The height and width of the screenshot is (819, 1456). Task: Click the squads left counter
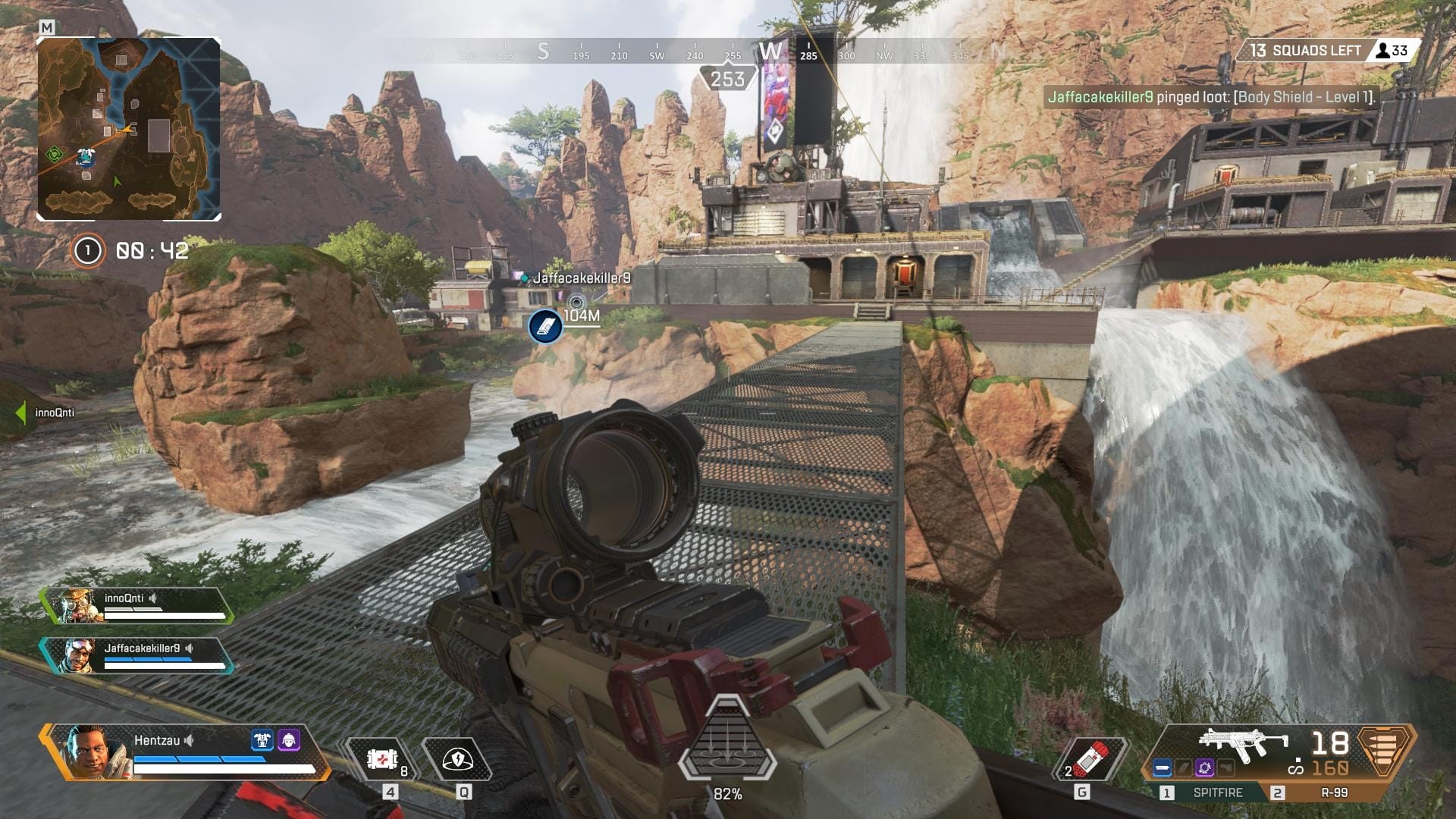[x=1304, y=51]
